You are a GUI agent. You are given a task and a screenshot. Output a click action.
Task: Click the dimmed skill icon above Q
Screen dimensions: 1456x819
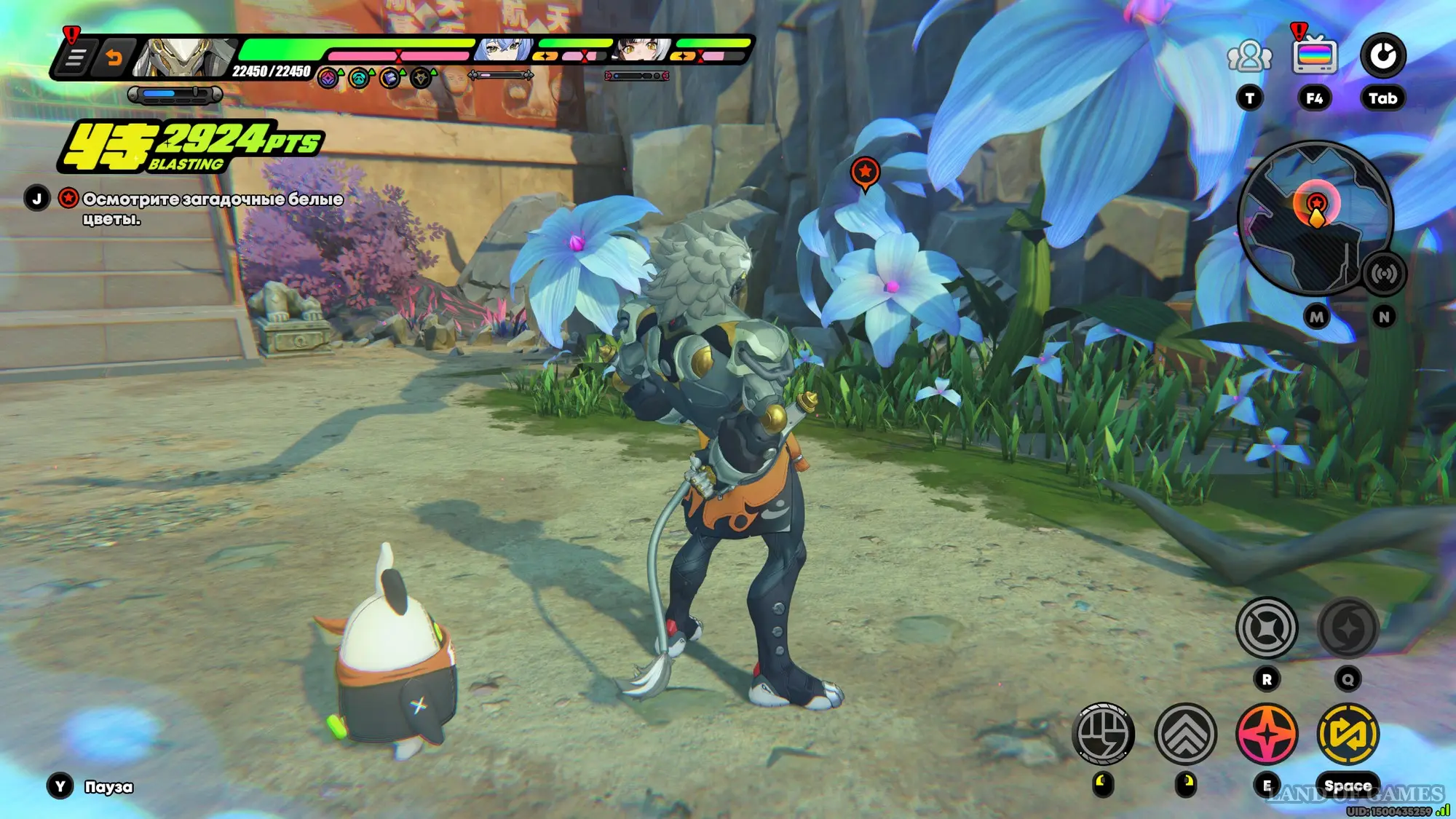(x=1348, y=628)
